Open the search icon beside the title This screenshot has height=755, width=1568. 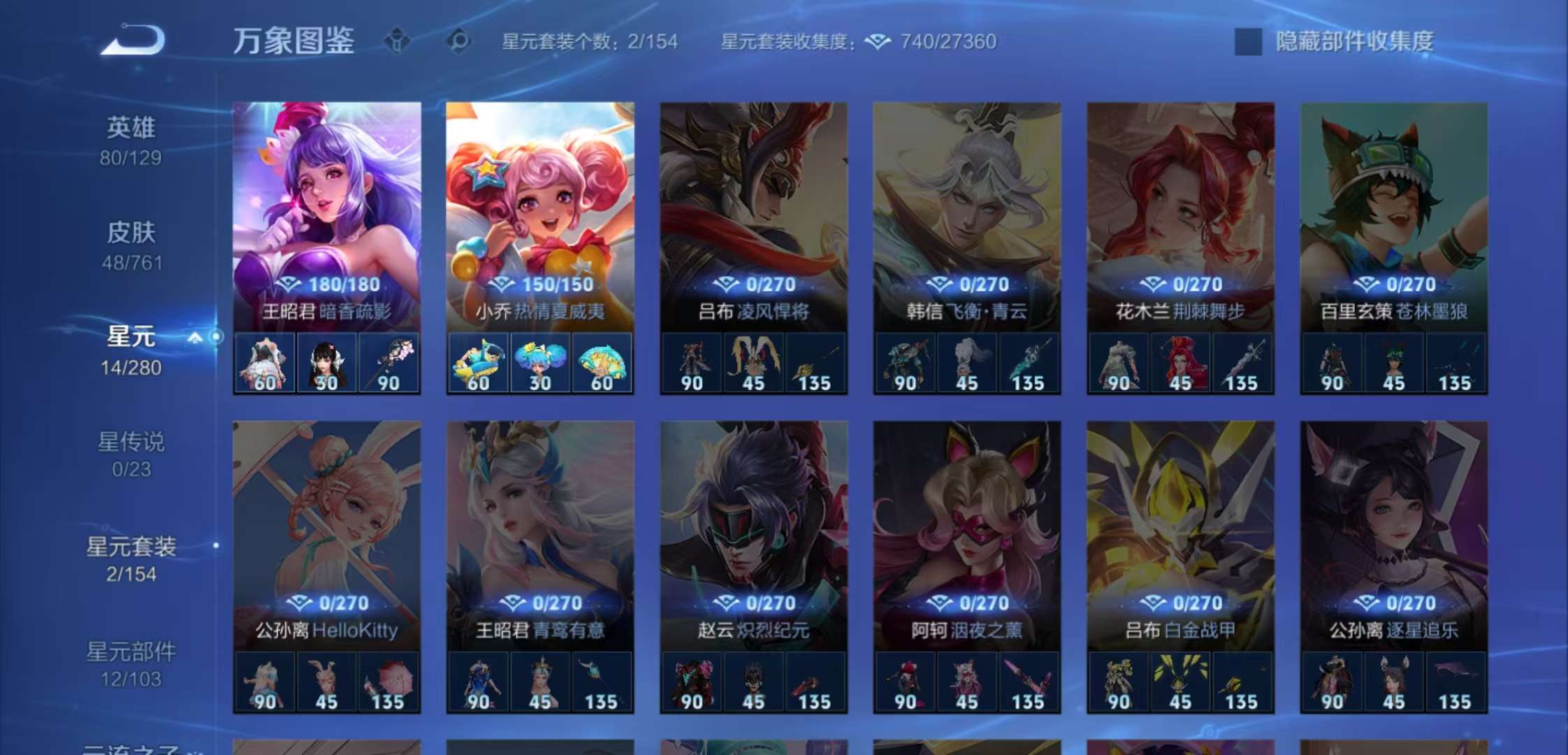pyautogui.click(x=458, y=41)
